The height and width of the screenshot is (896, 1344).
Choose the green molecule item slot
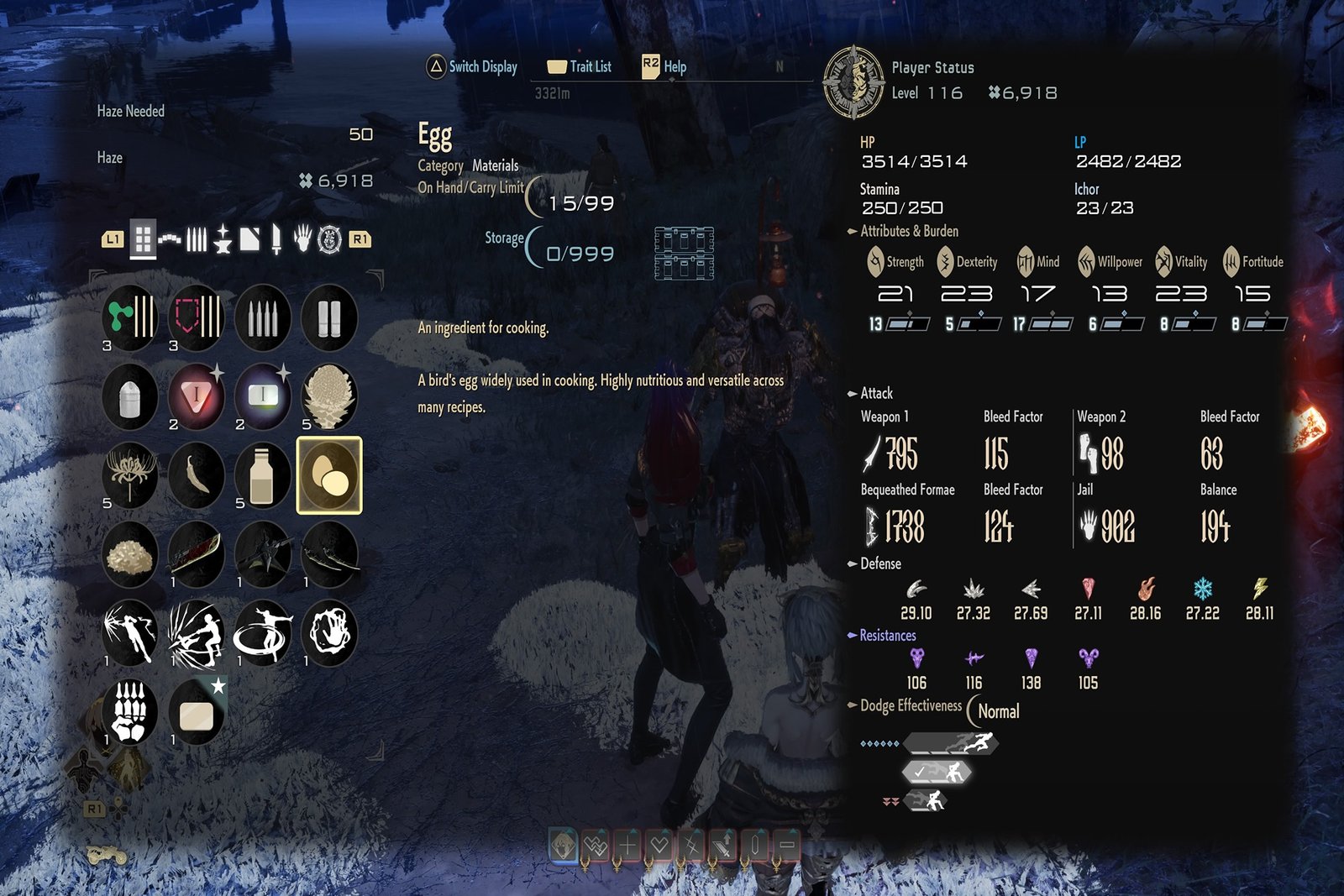(129, 317)
